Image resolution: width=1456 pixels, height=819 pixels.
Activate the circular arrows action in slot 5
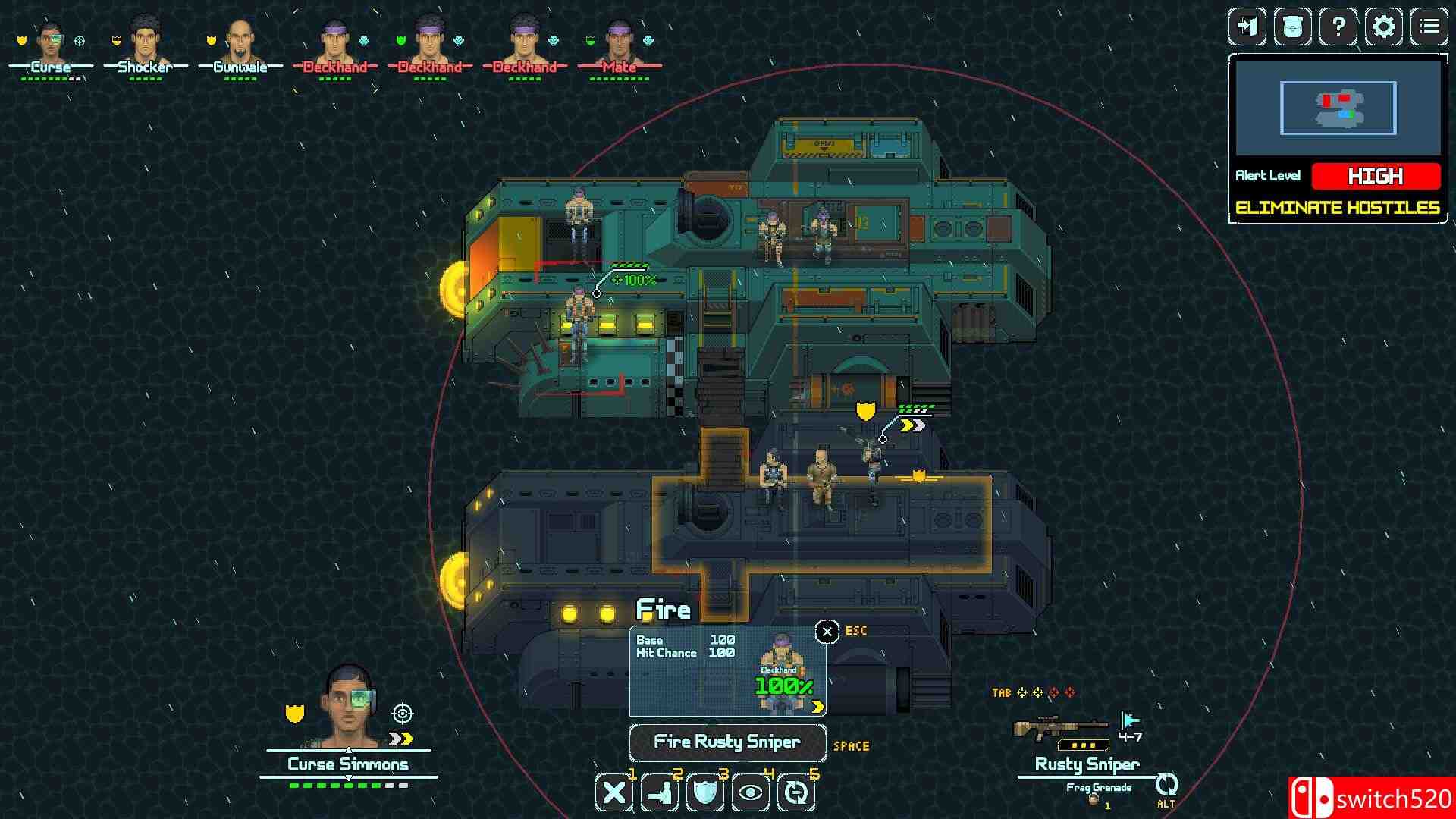tap(796, 793)
